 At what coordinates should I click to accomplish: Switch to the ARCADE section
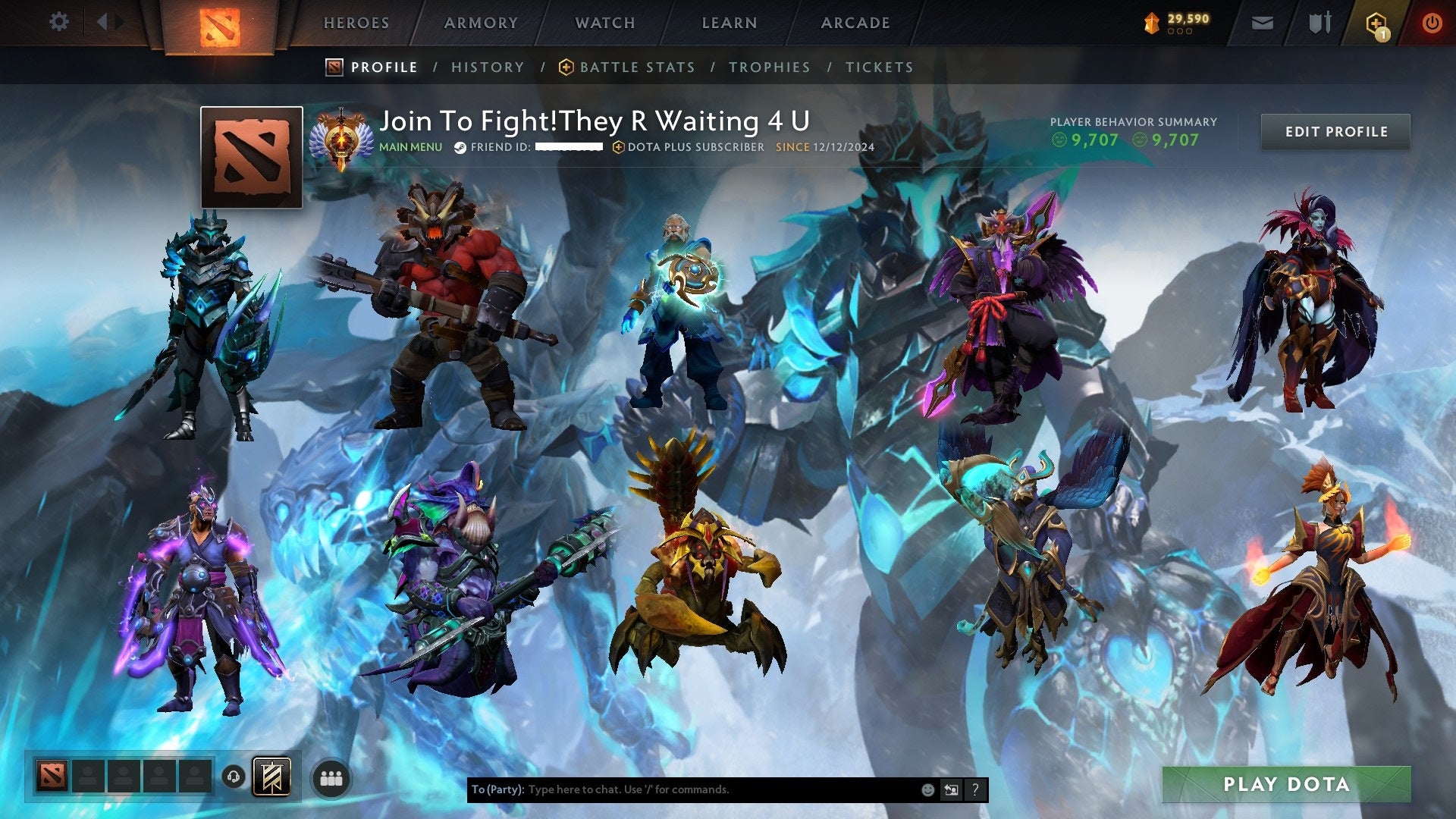(x=855, y=23)
